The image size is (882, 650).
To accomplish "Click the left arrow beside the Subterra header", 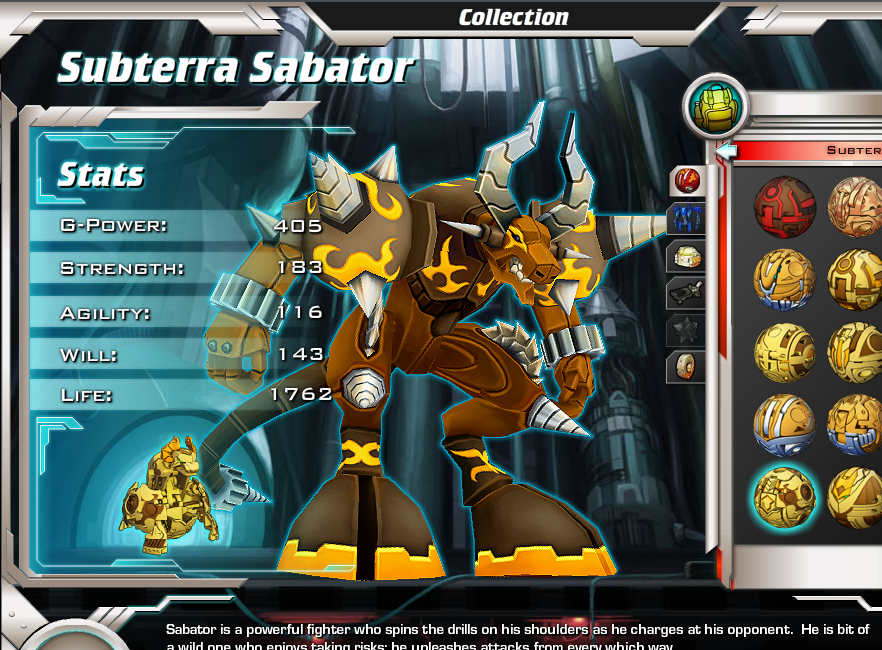I will [727, 151].
